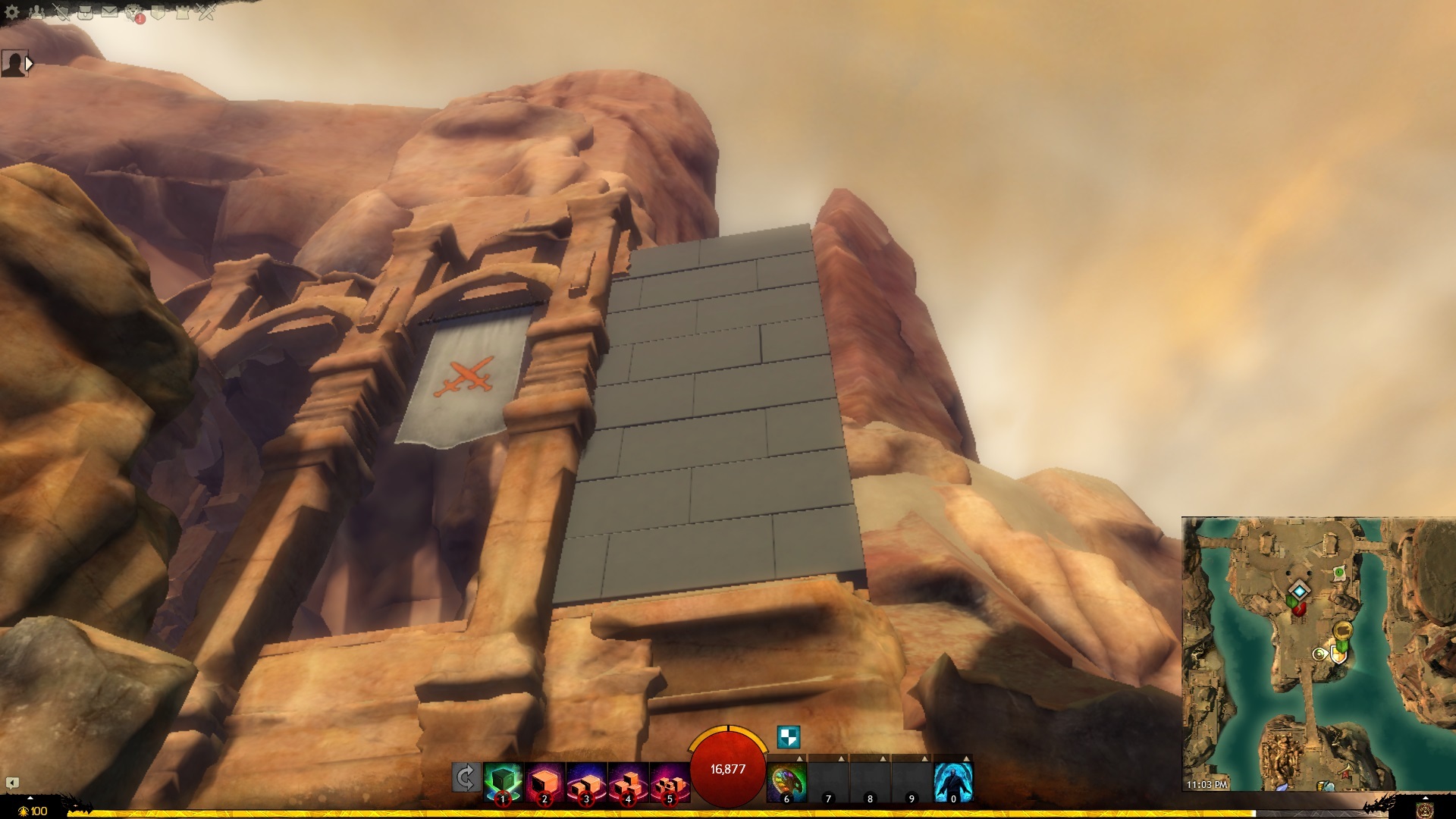The image size is (1456, 819).
Task: Open the gear-shaped game menu
Action: [12, 12]
